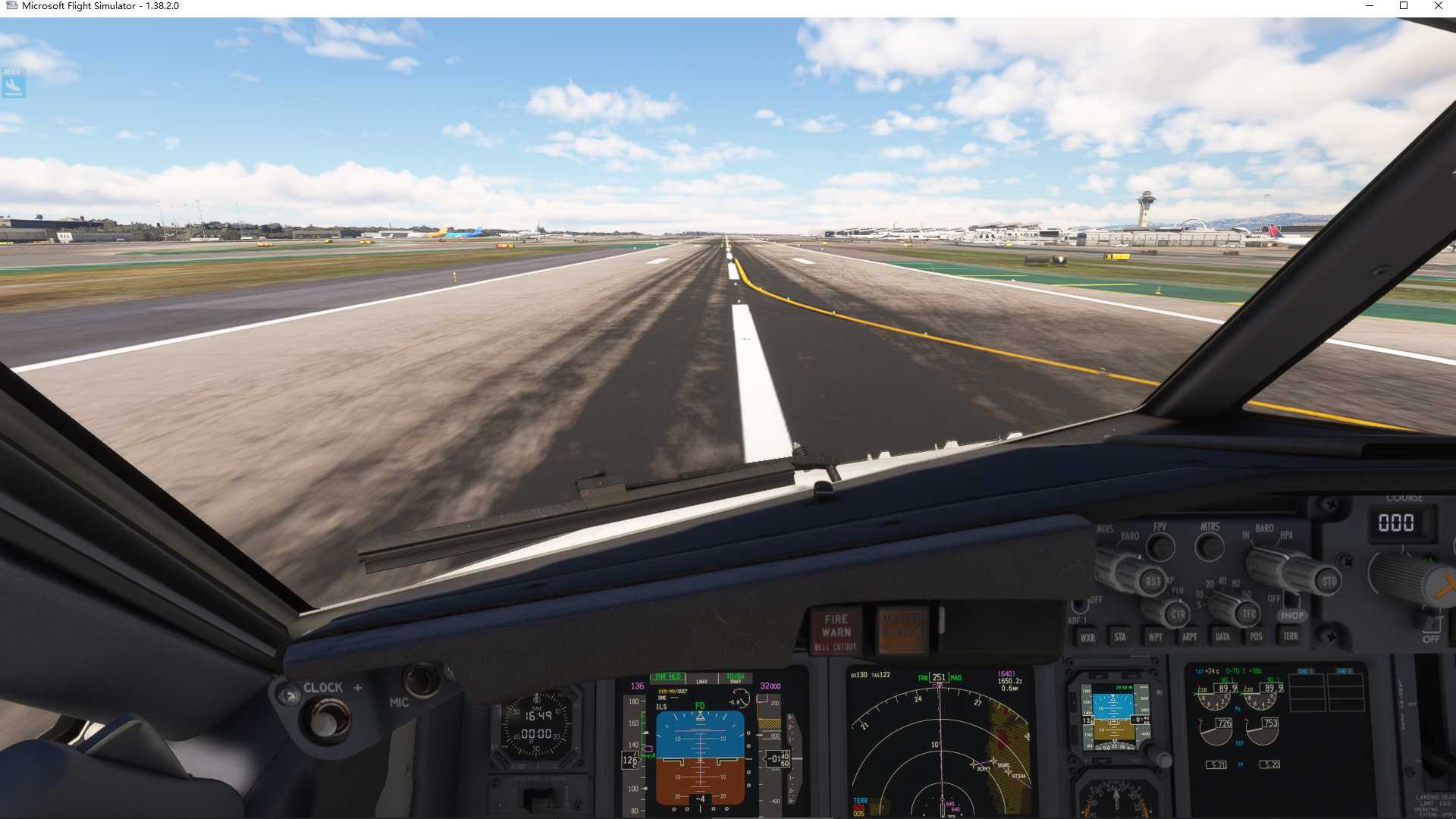Viewport: 1456px width, 819px height.
Task: Rotate the CTR range selector knob
Action: [1178, 613]
